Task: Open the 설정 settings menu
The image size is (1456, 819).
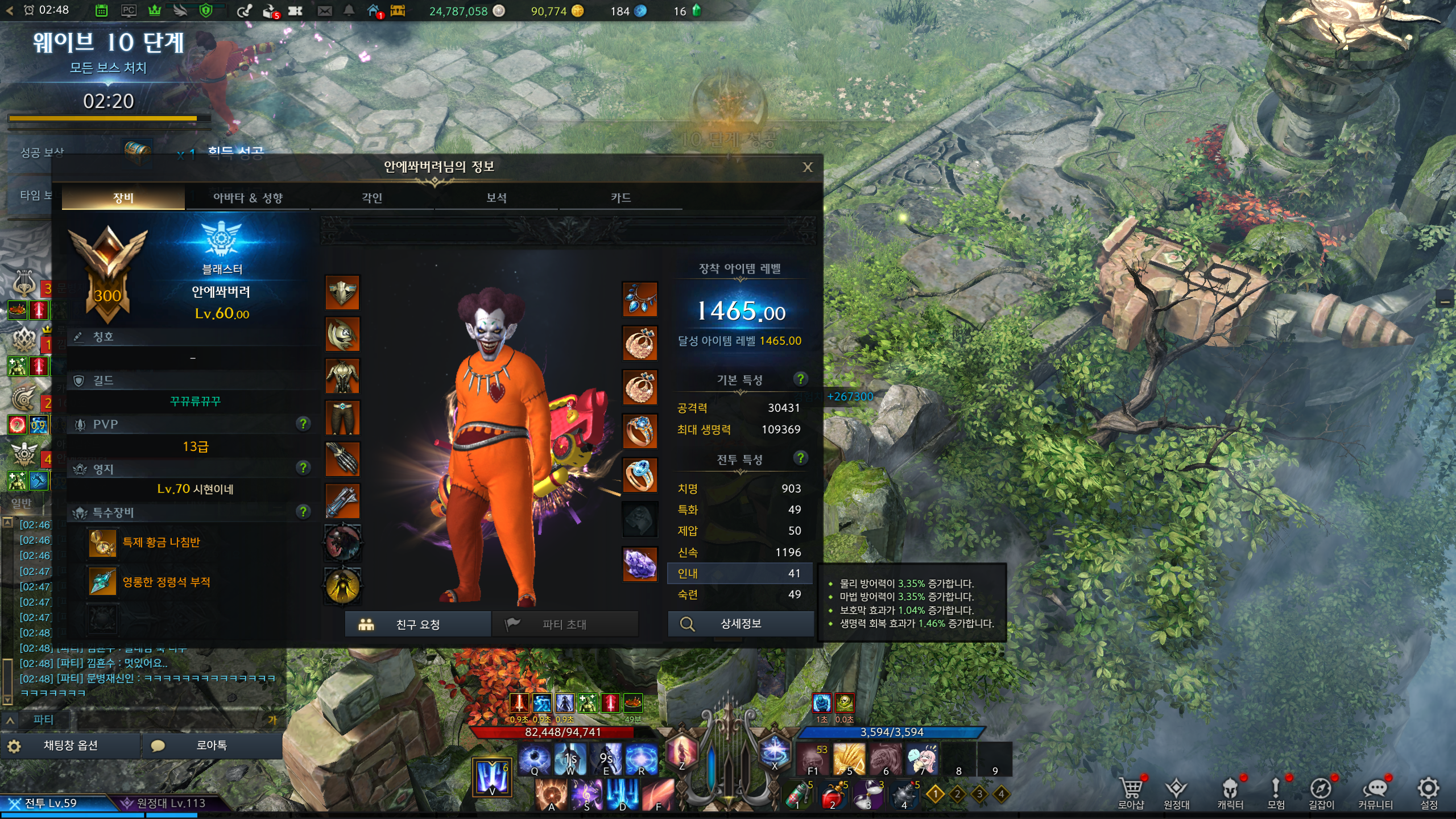Action: coord(1429,792)
